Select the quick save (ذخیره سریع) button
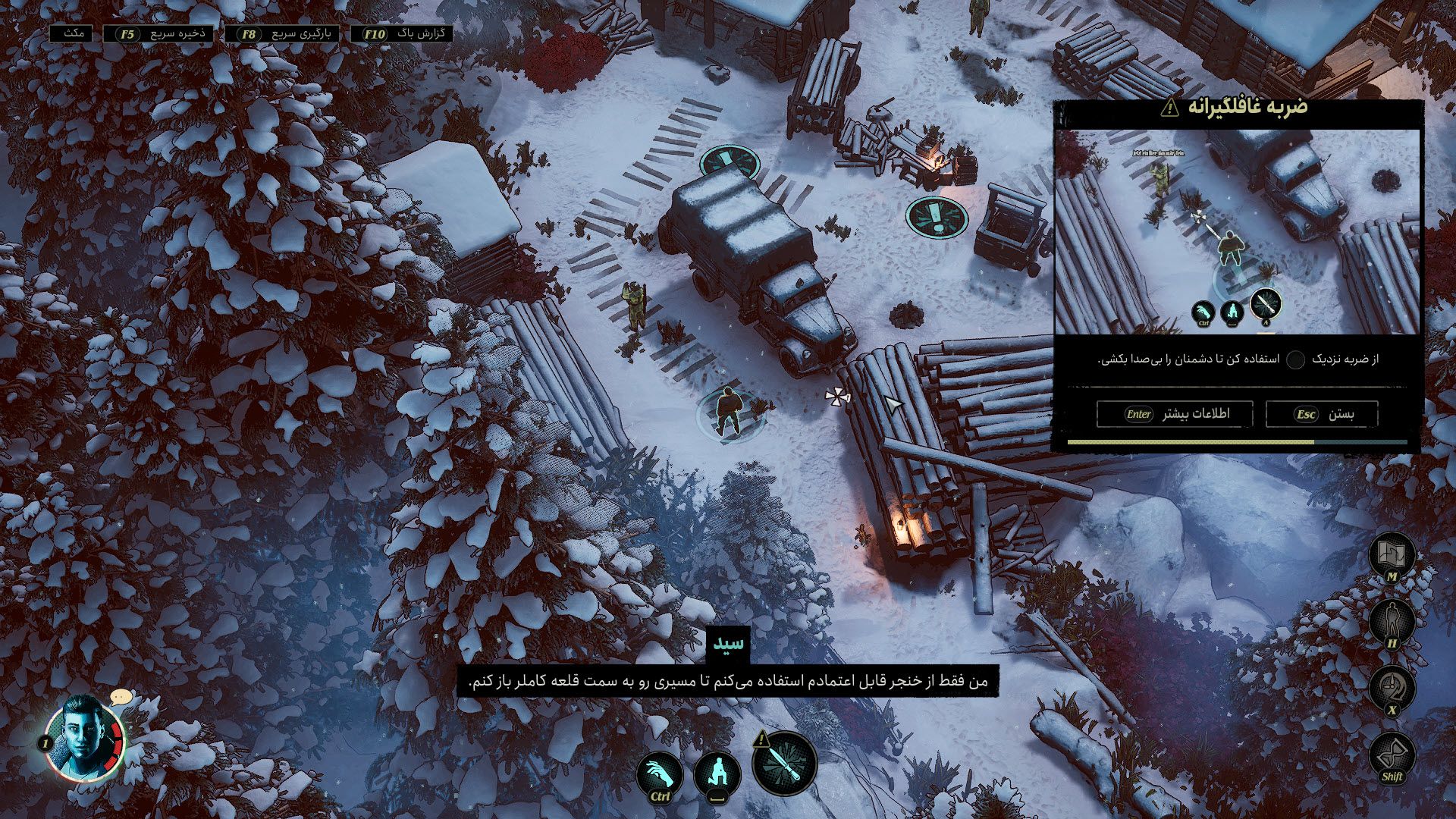Viewport: 1456px width, 819px height. 159,34
